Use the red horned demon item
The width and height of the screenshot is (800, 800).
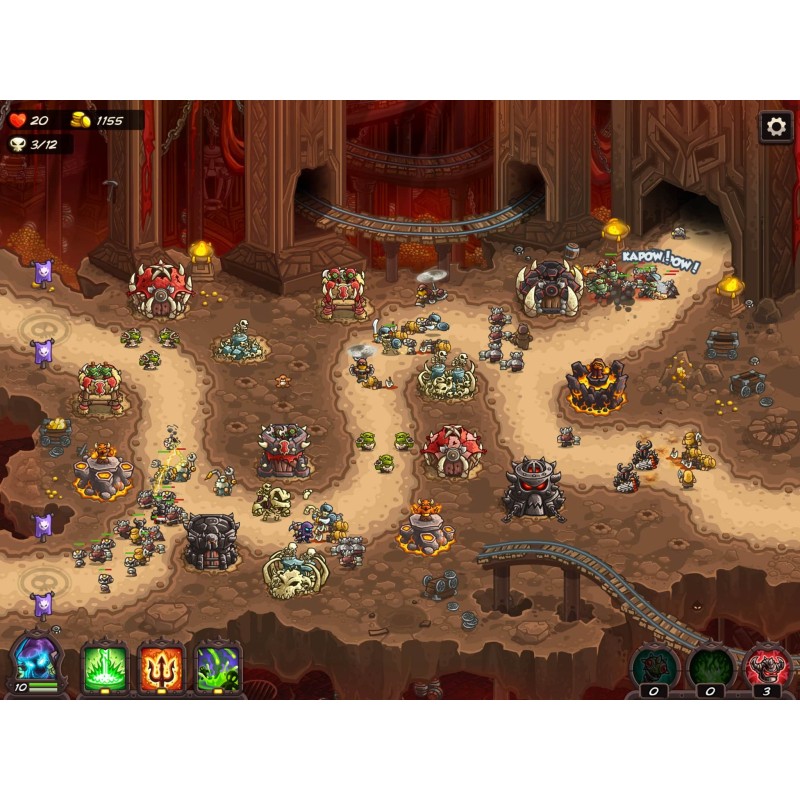pyautogui.click(x=767, y=665)
